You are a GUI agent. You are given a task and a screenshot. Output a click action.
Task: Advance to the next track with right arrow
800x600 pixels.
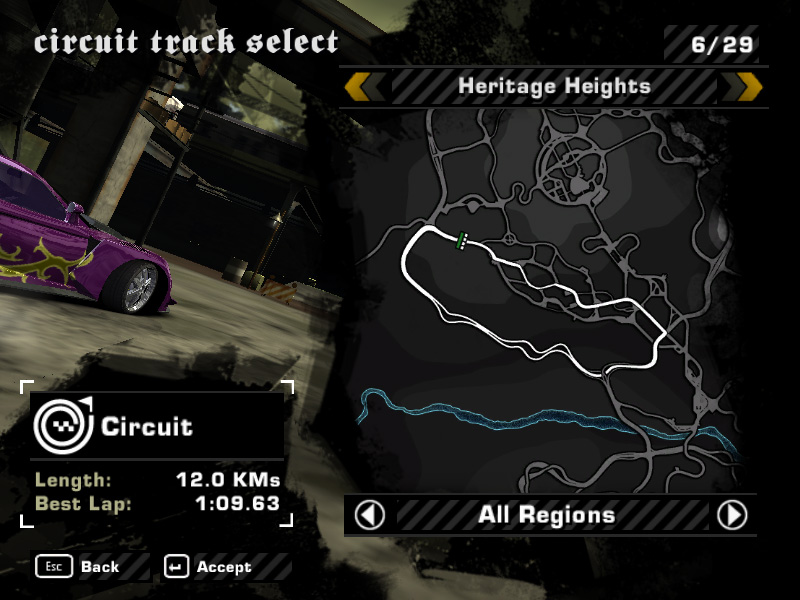pos(748,87)
